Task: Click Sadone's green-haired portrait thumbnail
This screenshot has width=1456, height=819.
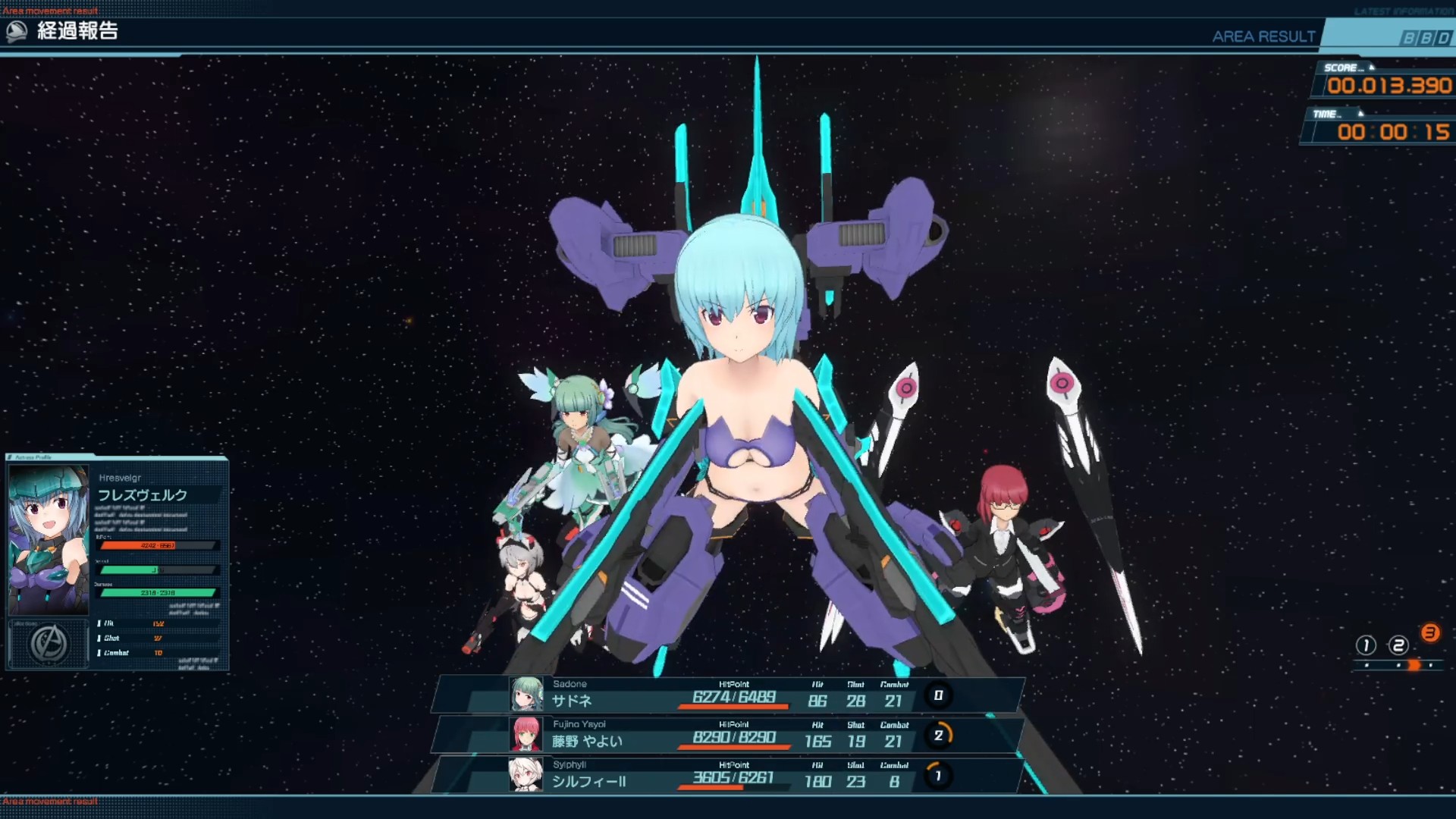Action: tap(526, 695)
